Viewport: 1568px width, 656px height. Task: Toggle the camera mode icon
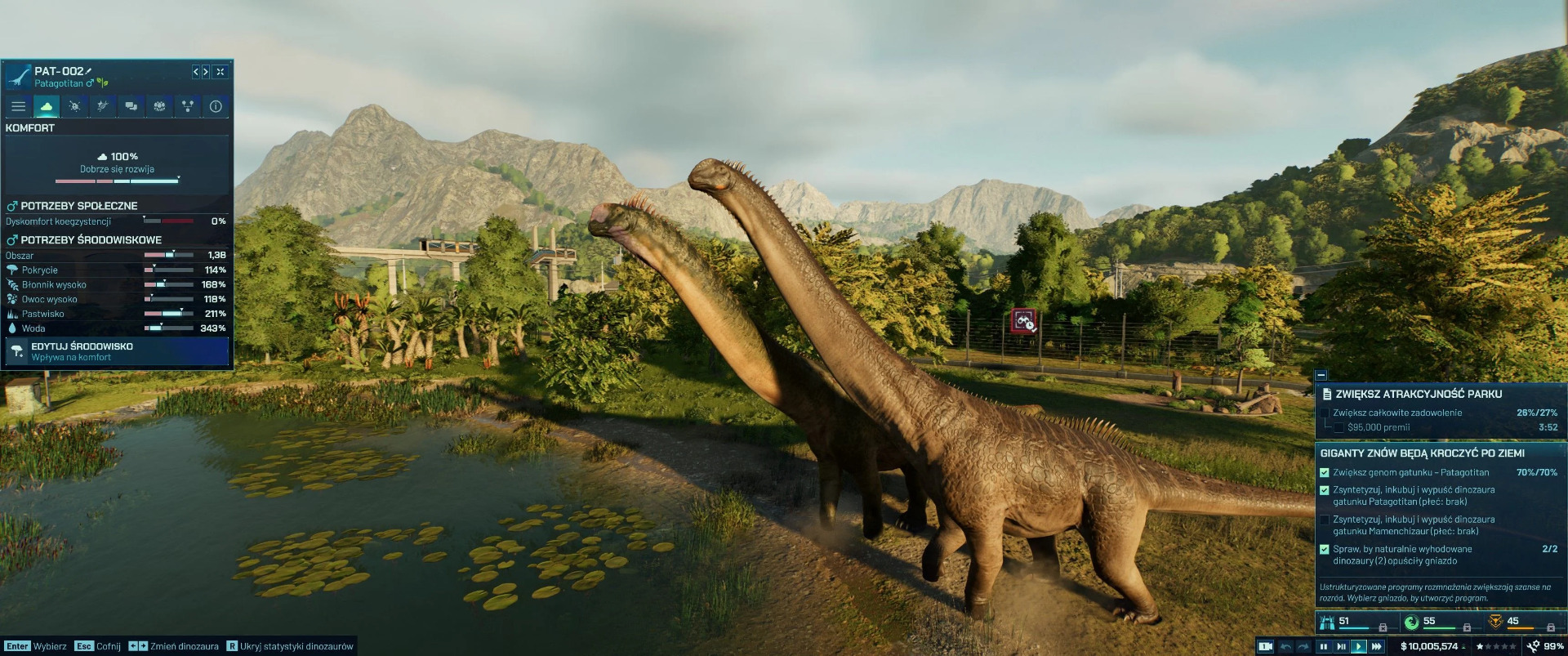[1265, 646]
